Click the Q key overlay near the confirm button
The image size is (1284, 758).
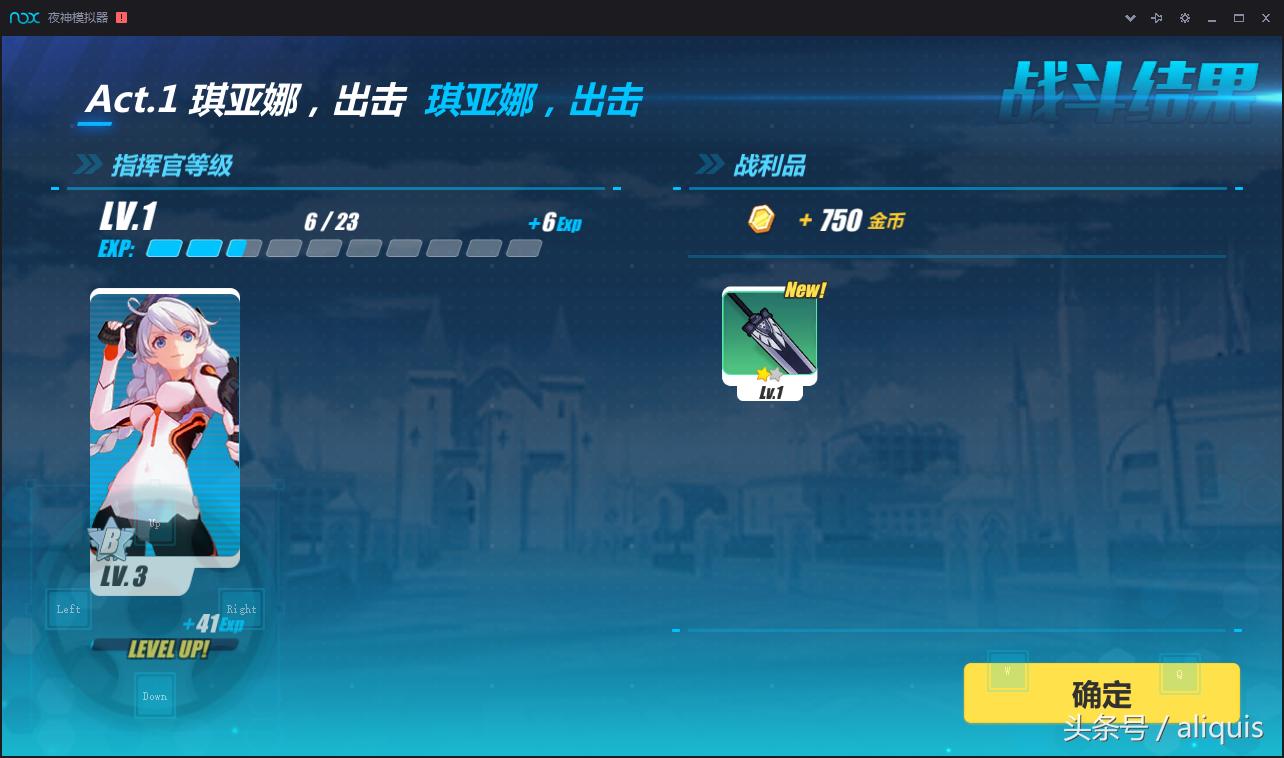pos(1180,675)
